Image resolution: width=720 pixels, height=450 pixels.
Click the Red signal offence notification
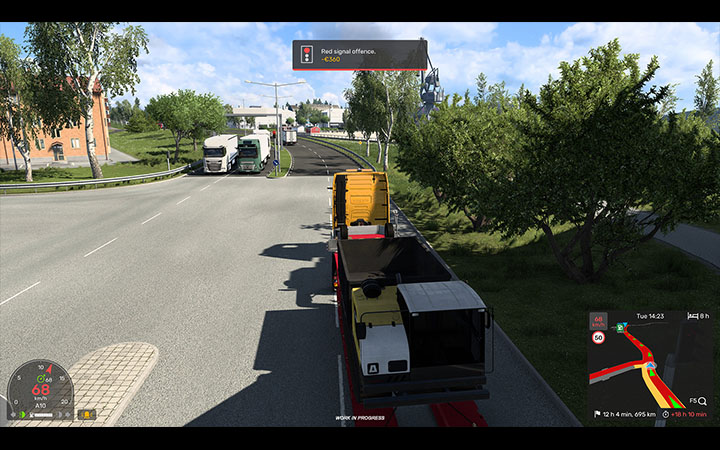point(359,54)
